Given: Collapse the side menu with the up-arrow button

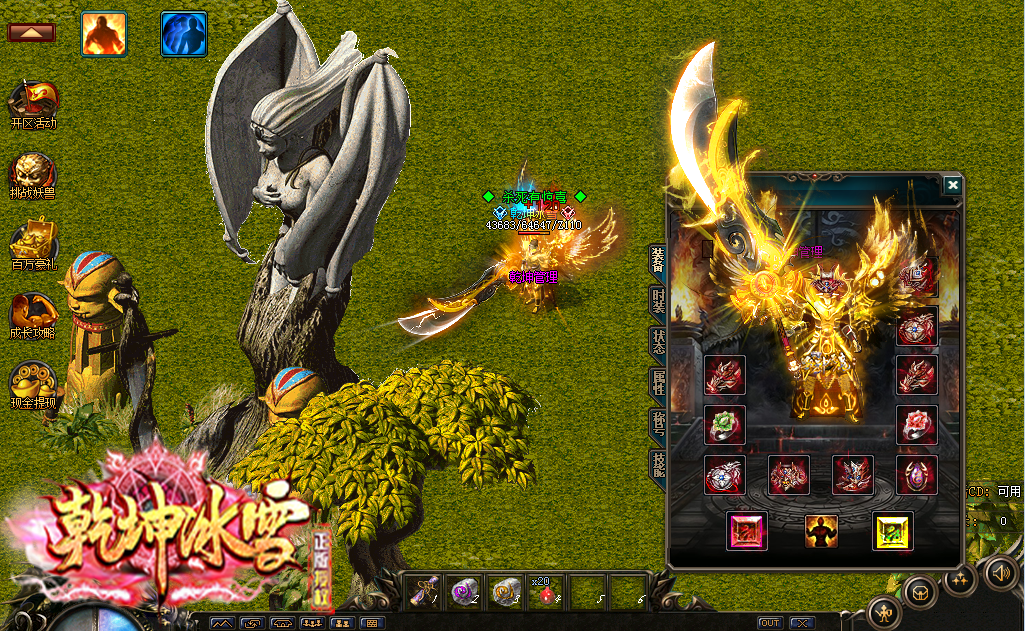Looking at the screenshot, I should 31,32.
